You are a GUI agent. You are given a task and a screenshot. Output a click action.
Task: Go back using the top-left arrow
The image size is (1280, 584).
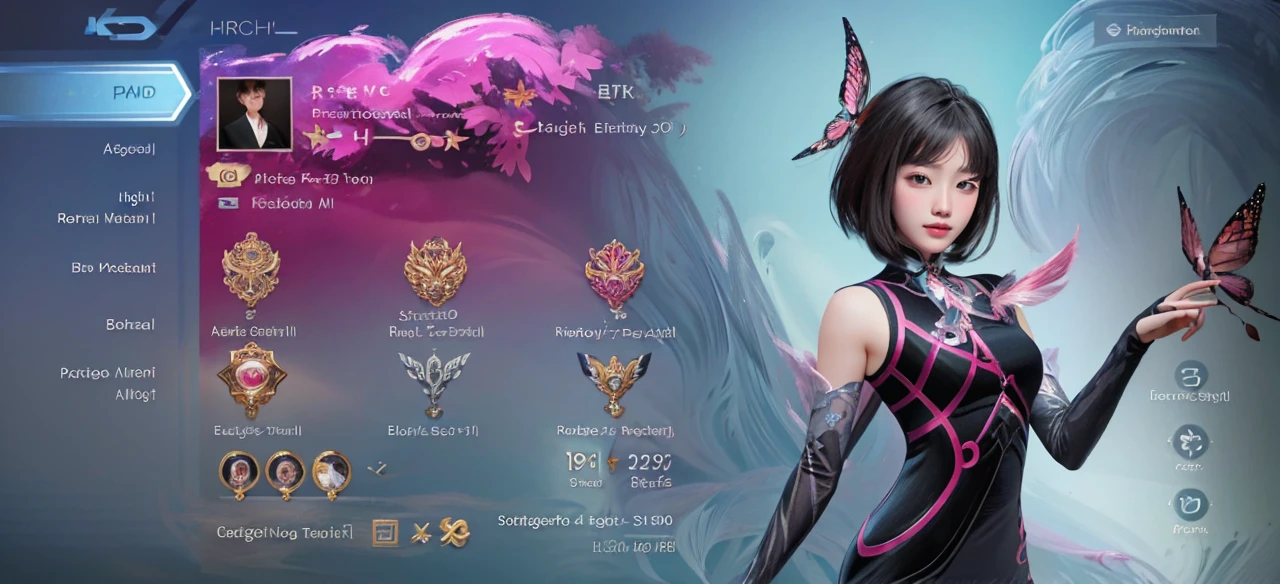click(x=121, y=27)
